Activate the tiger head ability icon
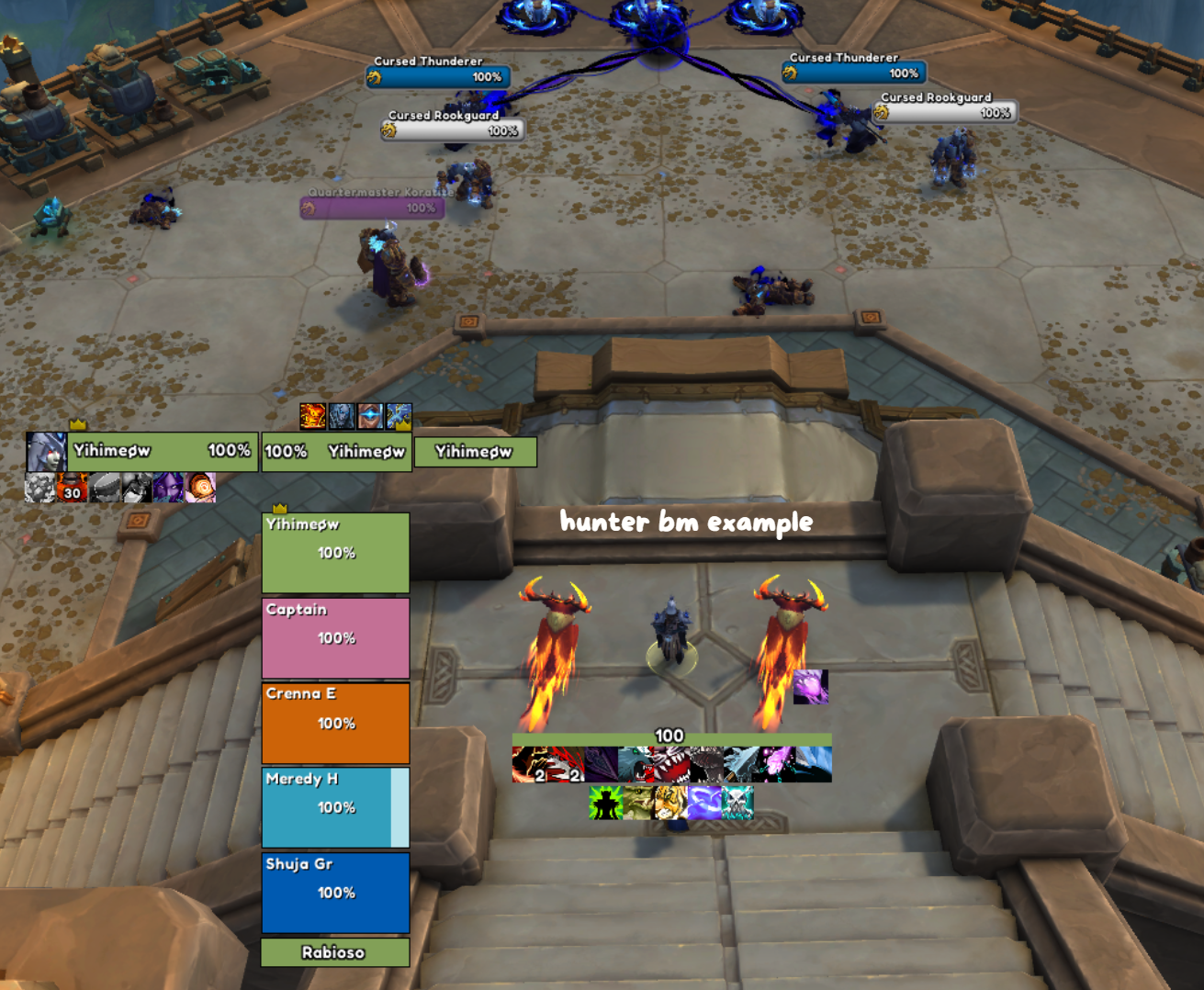This screenshot has height=990, width=1204. (671, 803)
